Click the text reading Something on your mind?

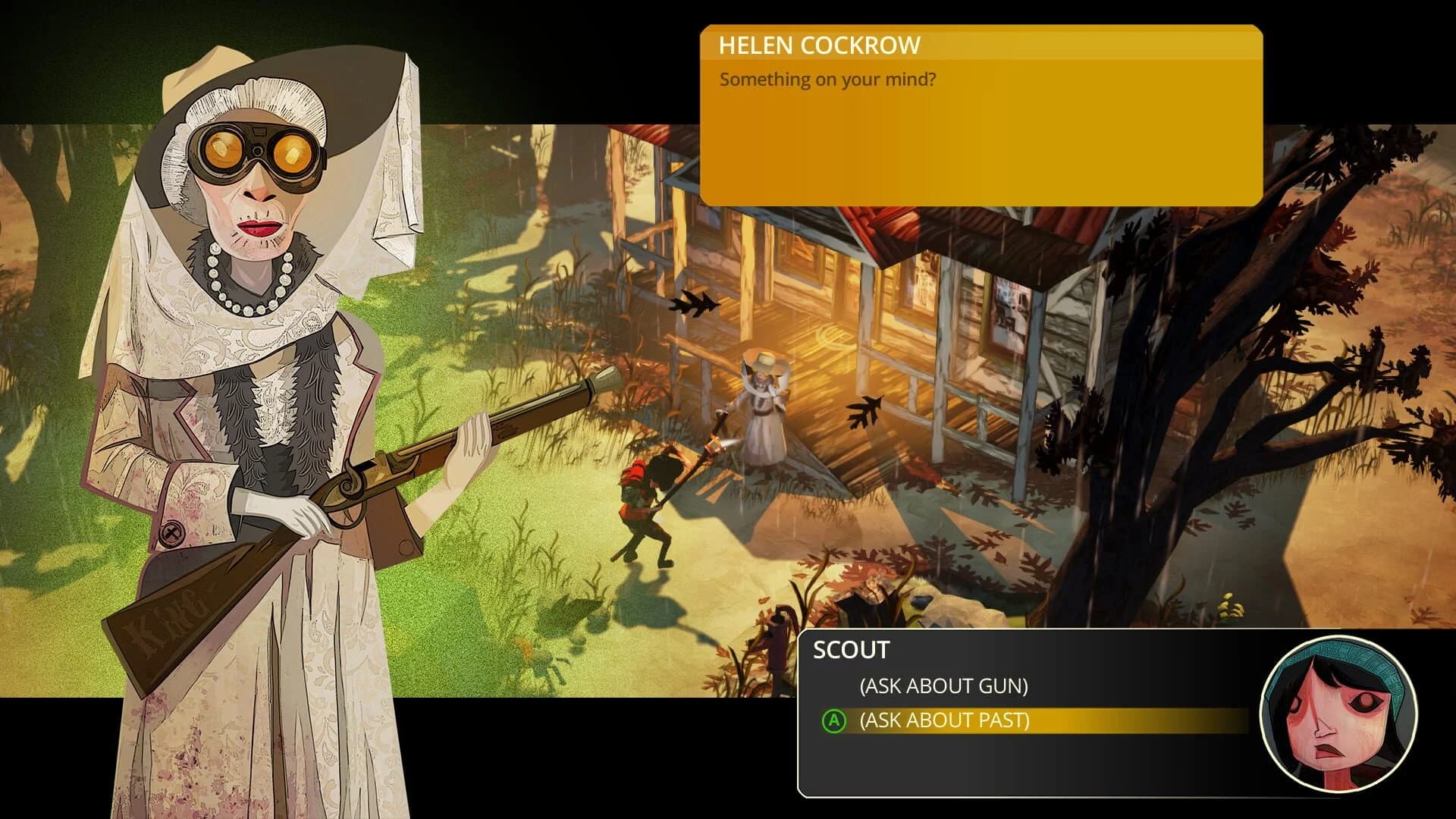[827, 80]
